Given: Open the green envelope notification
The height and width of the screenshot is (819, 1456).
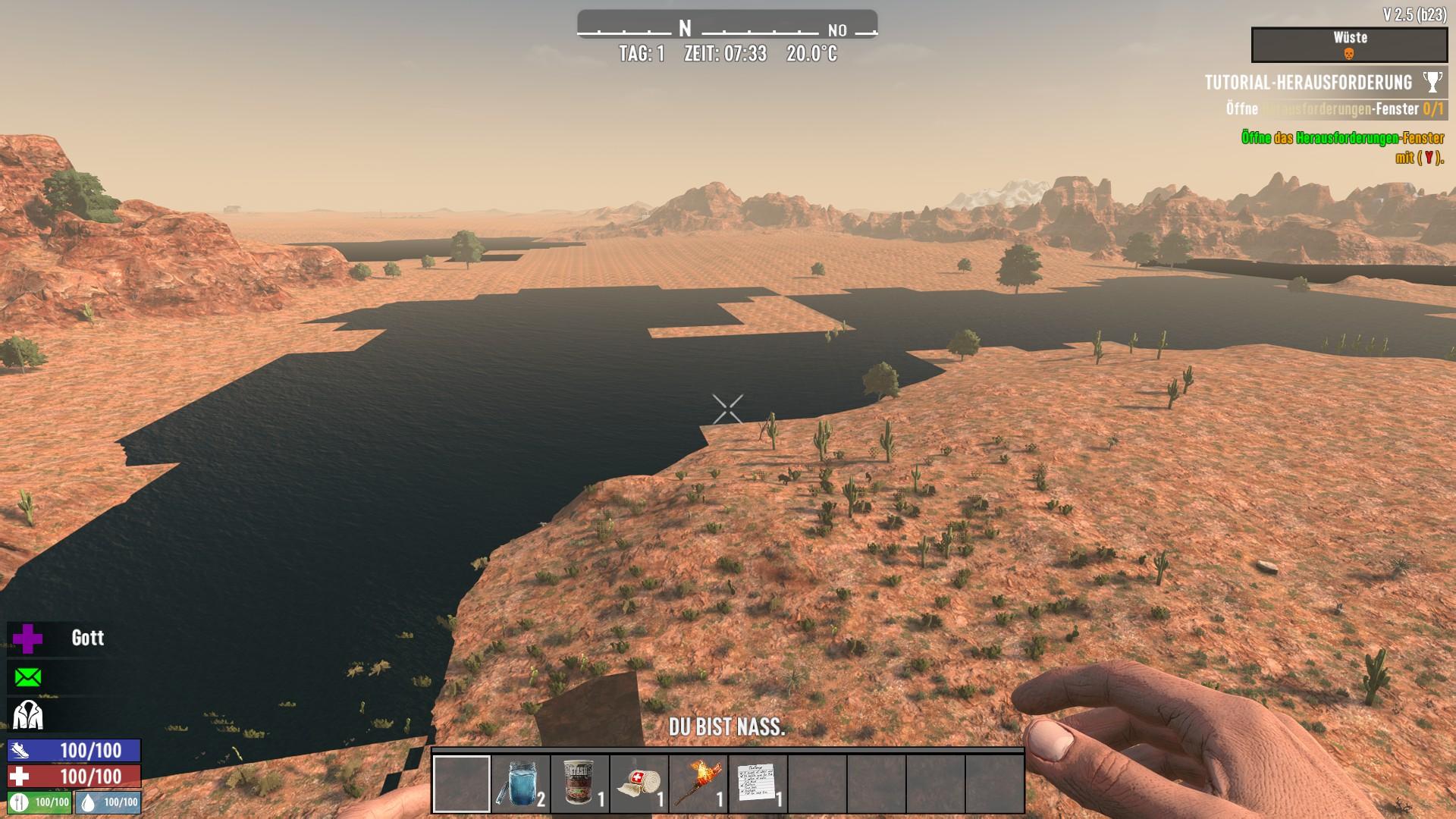Looking at the screenshot, I should 28,676.
